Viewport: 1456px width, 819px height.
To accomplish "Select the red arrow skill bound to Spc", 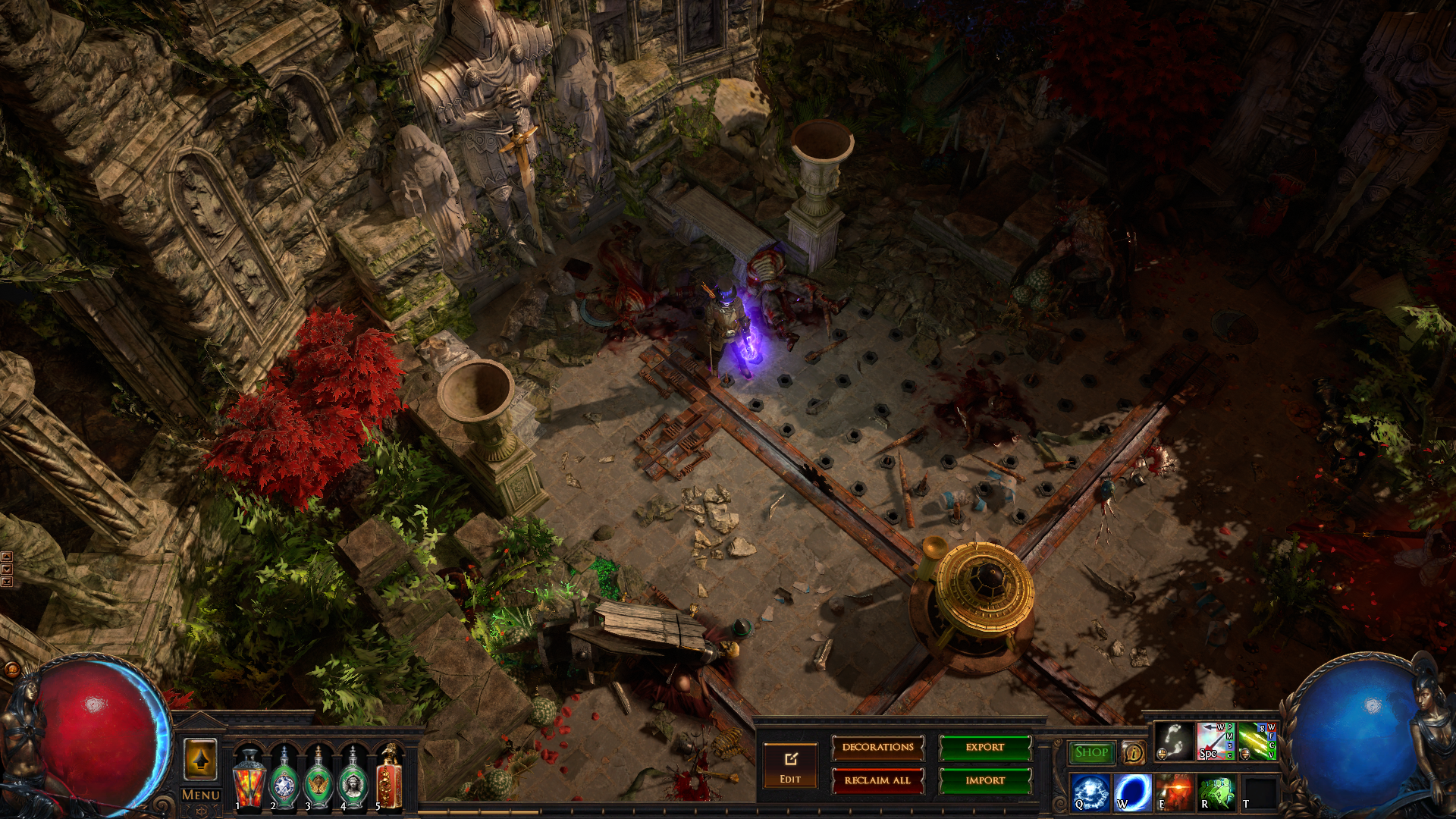I will click(x=1215, y=741).
